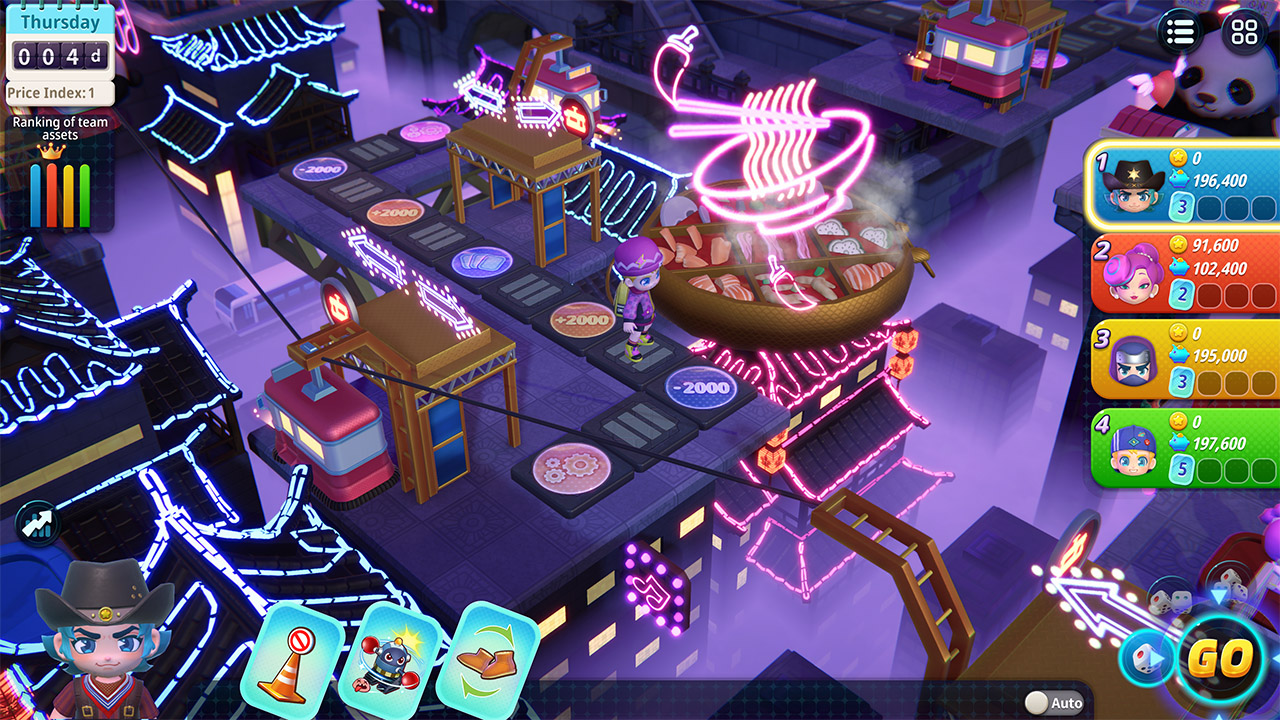Open the grid menu icon top right
The image size is (1280, 720).
[1242, 32]
